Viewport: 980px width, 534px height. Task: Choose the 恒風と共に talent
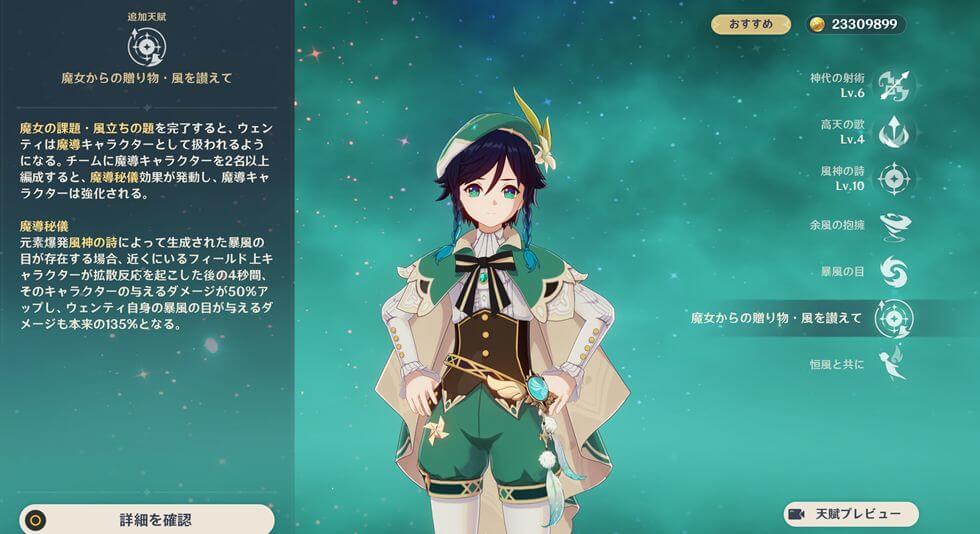click(x=891, y=363)
